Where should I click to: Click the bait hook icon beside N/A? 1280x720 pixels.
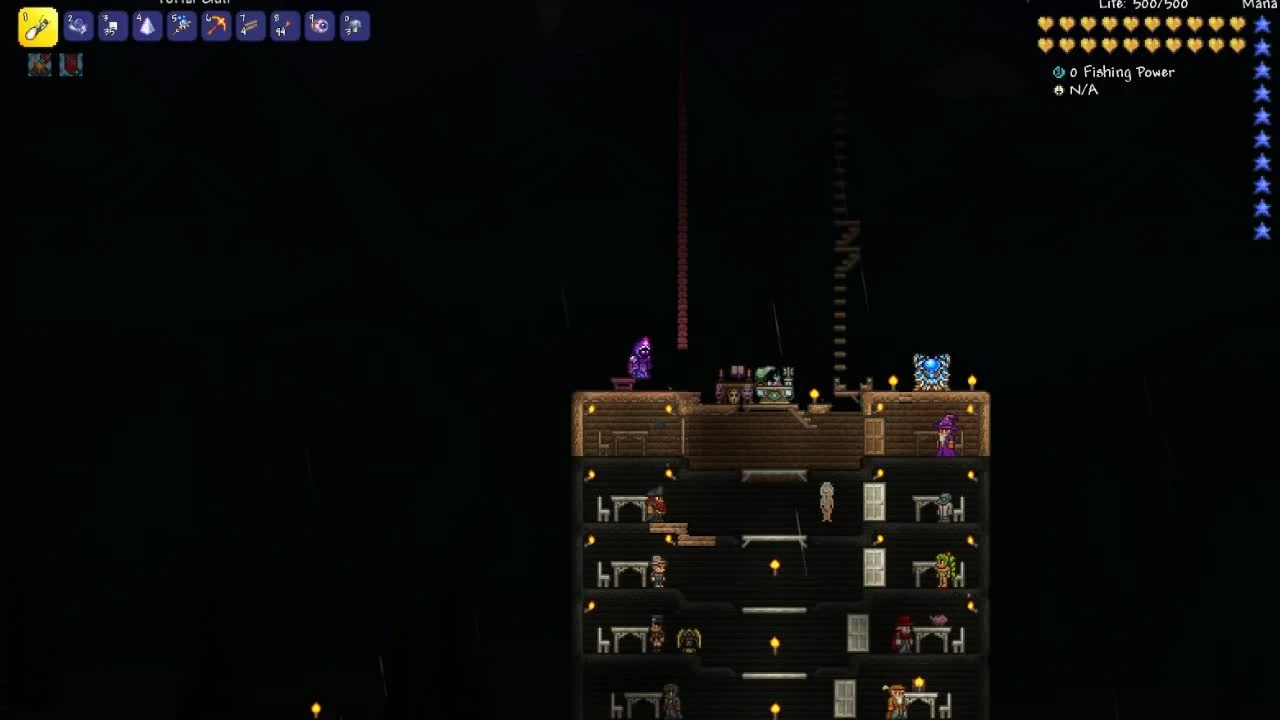(x=1058, y=90)
